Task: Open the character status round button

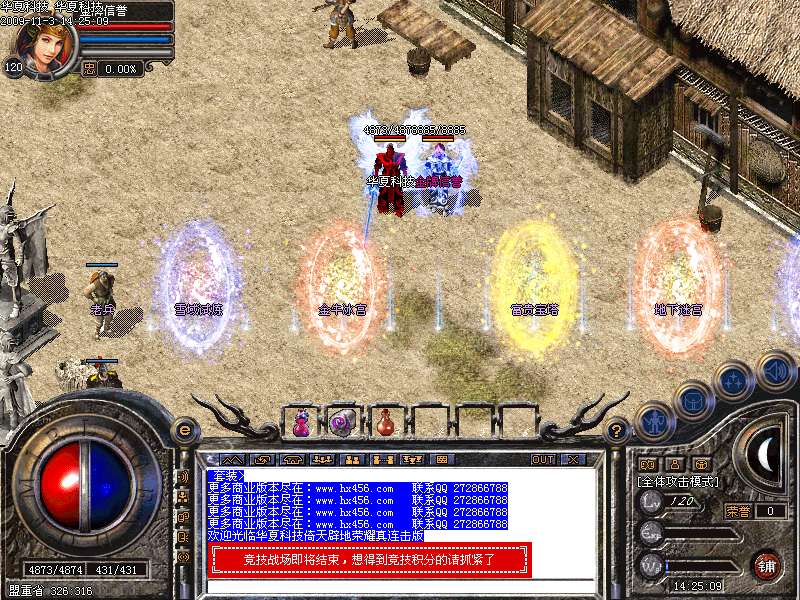Action: click(x=652, y=422)
